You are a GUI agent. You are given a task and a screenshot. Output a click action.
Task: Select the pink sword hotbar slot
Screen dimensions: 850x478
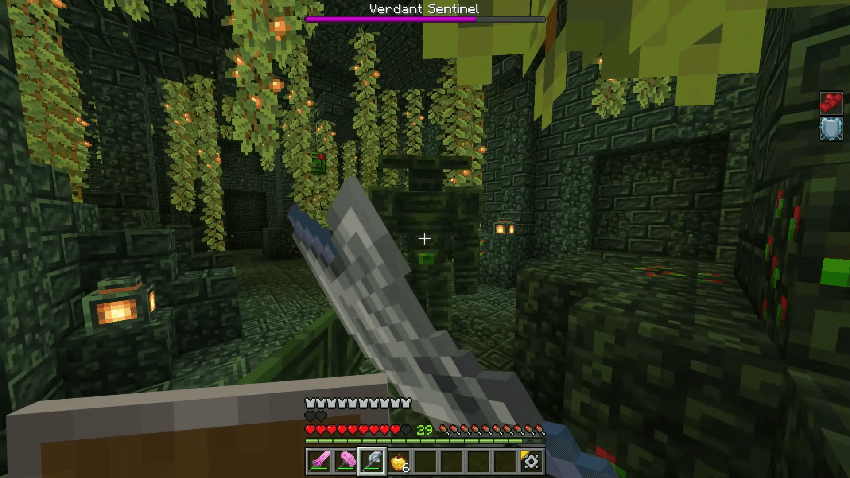[321, 461]
